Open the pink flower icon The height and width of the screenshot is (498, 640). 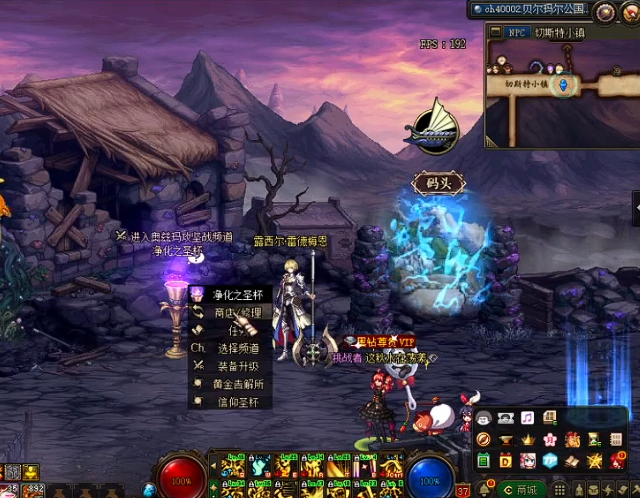click(549, 440)
